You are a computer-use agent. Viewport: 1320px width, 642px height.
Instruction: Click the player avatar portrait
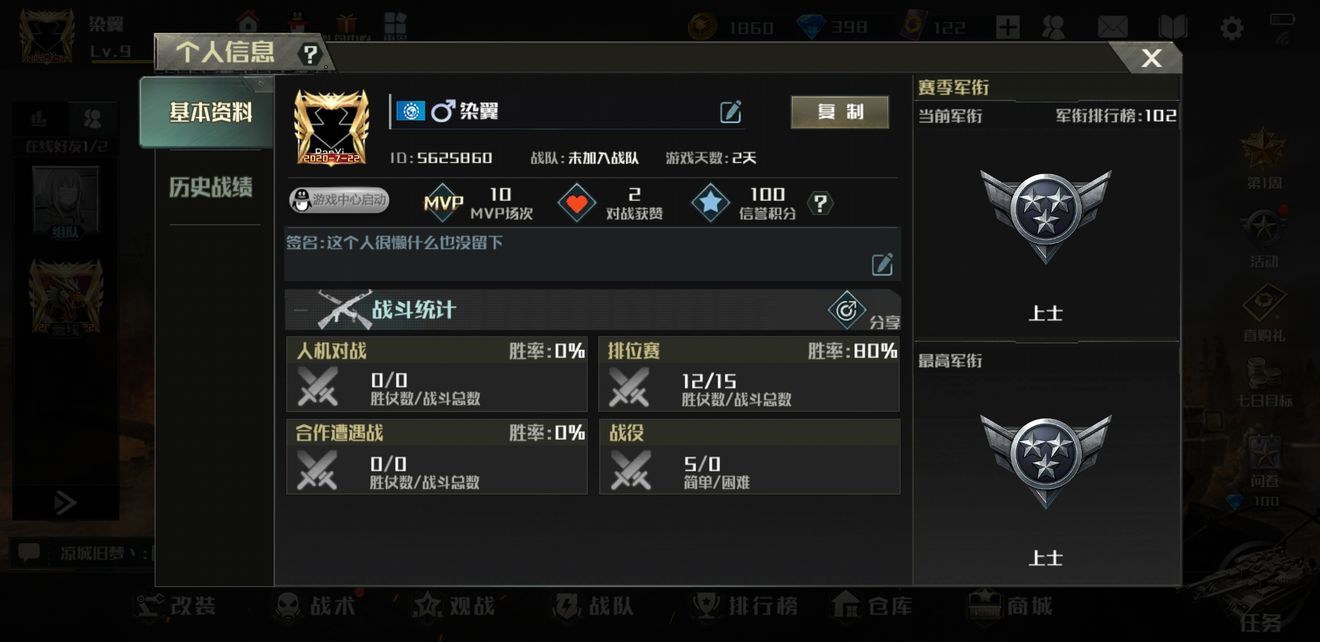[331, 127]
